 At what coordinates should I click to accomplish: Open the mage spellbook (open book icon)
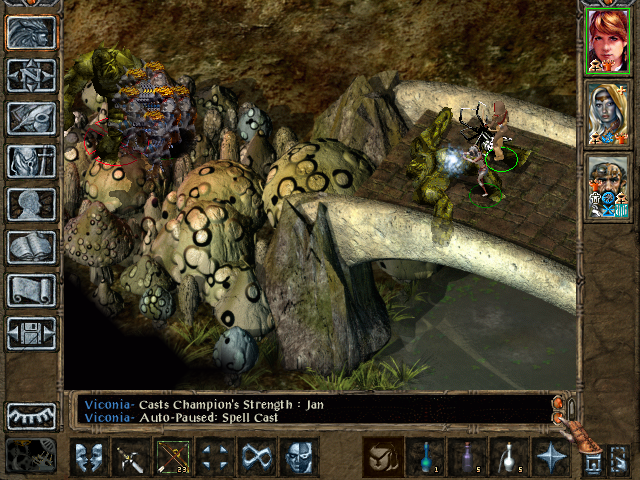click(x=31, y=247)
